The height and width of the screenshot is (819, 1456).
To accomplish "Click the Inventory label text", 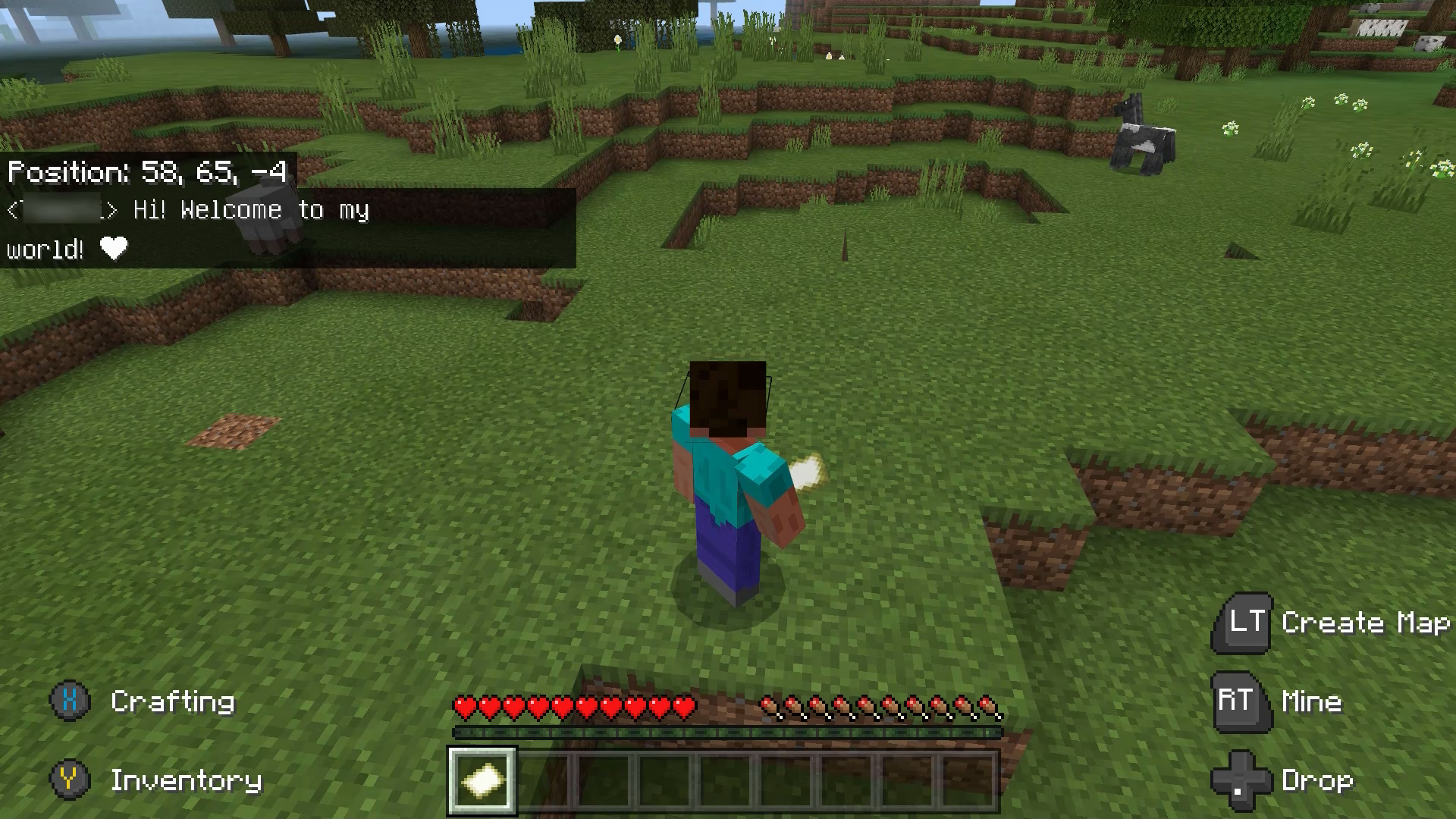I will tap(186, 780).
